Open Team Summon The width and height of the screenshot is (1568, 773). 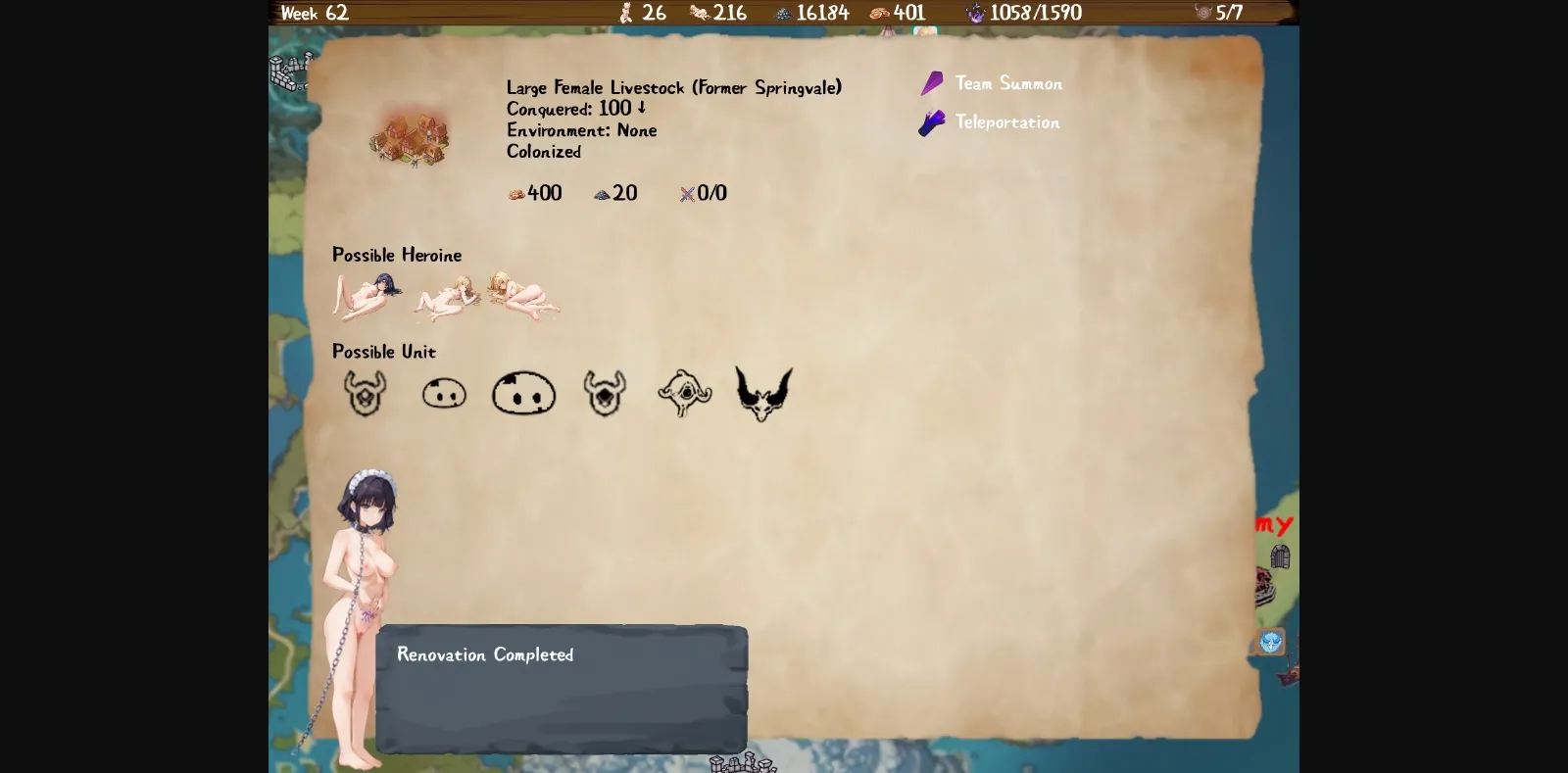1007,83
